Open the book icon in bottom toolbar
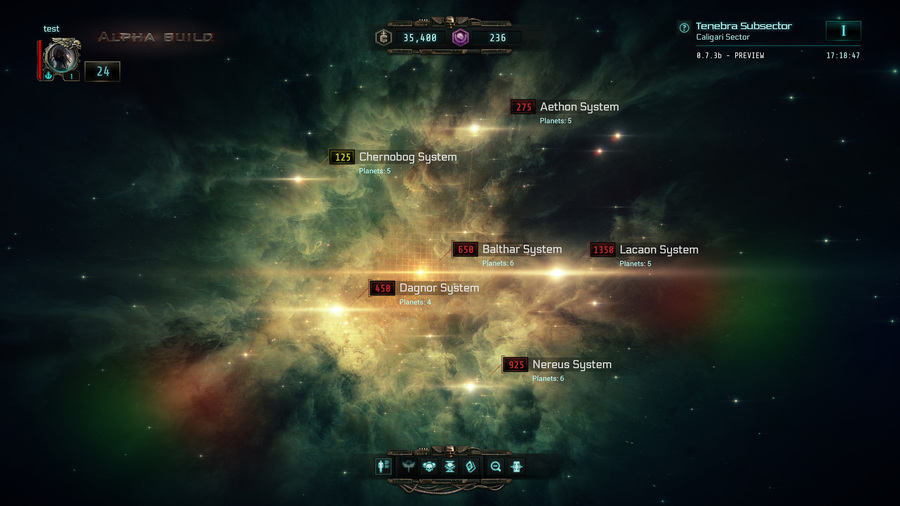This screenshot has height=506, width=900. point(471,466)
